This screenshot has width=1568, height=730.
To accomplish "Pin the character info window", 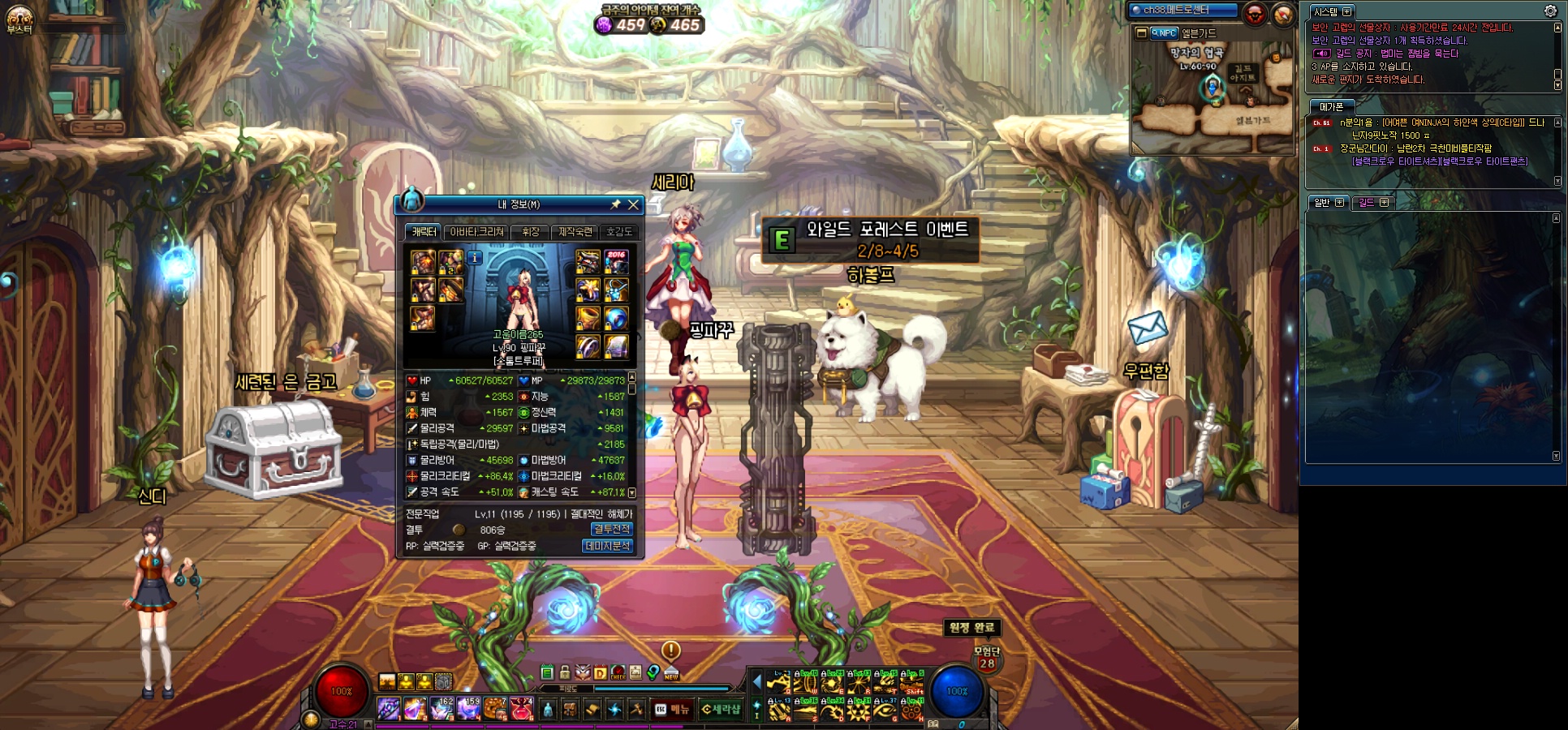I will [x=615, y=204].
